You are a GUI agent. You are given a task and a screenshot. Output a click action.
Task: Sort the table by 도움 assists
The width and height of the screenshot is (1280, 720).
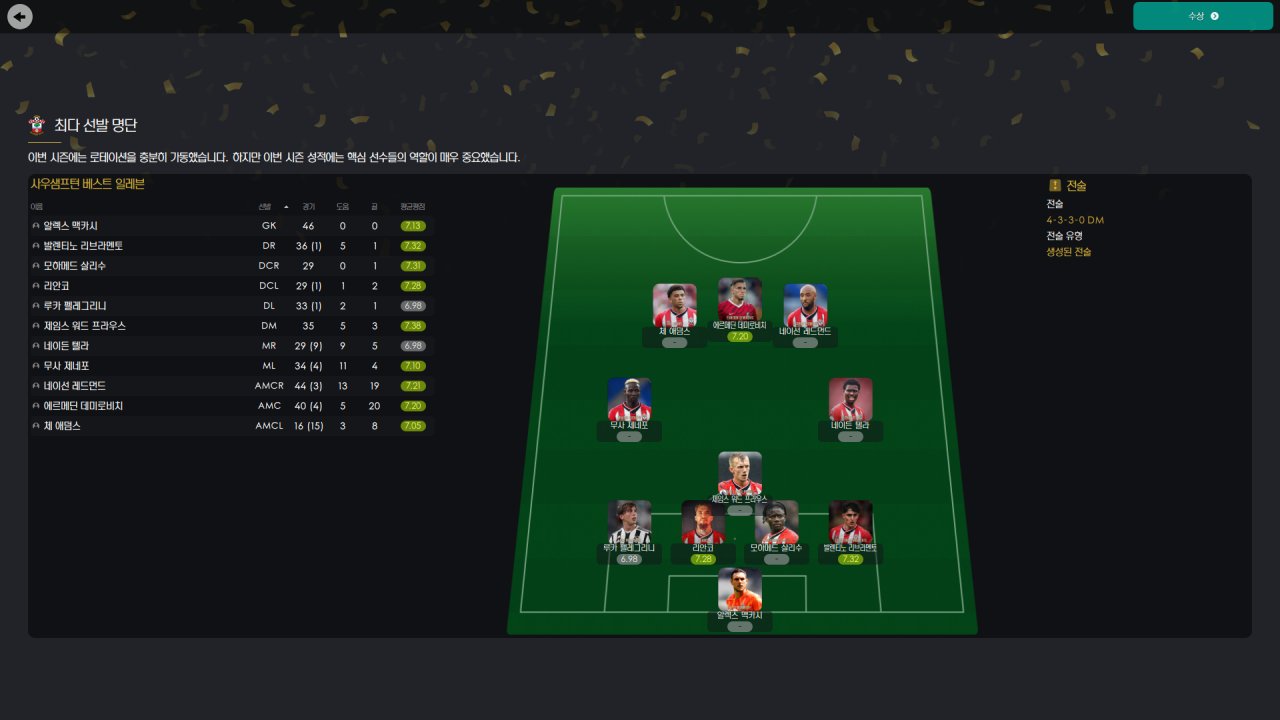(x=342, y=206)
